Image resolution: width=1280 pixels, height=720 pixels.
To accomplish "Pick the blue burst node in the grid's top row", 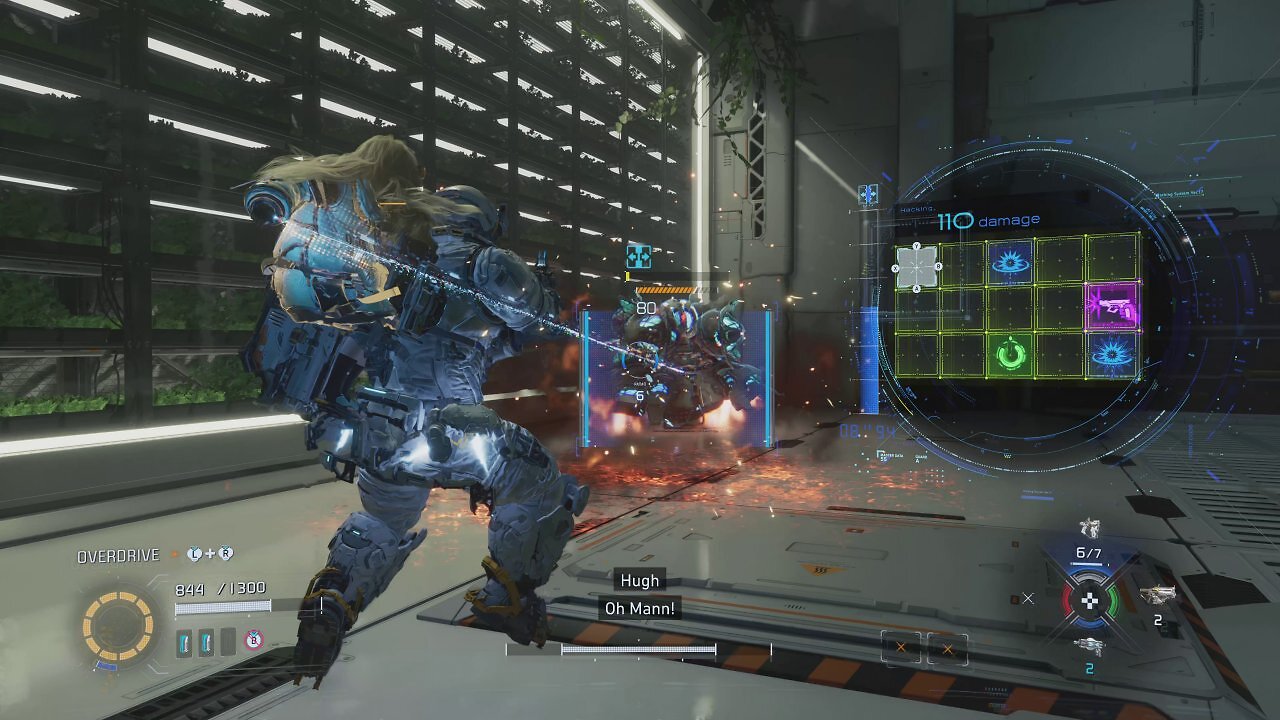I will coord(1011,261).
